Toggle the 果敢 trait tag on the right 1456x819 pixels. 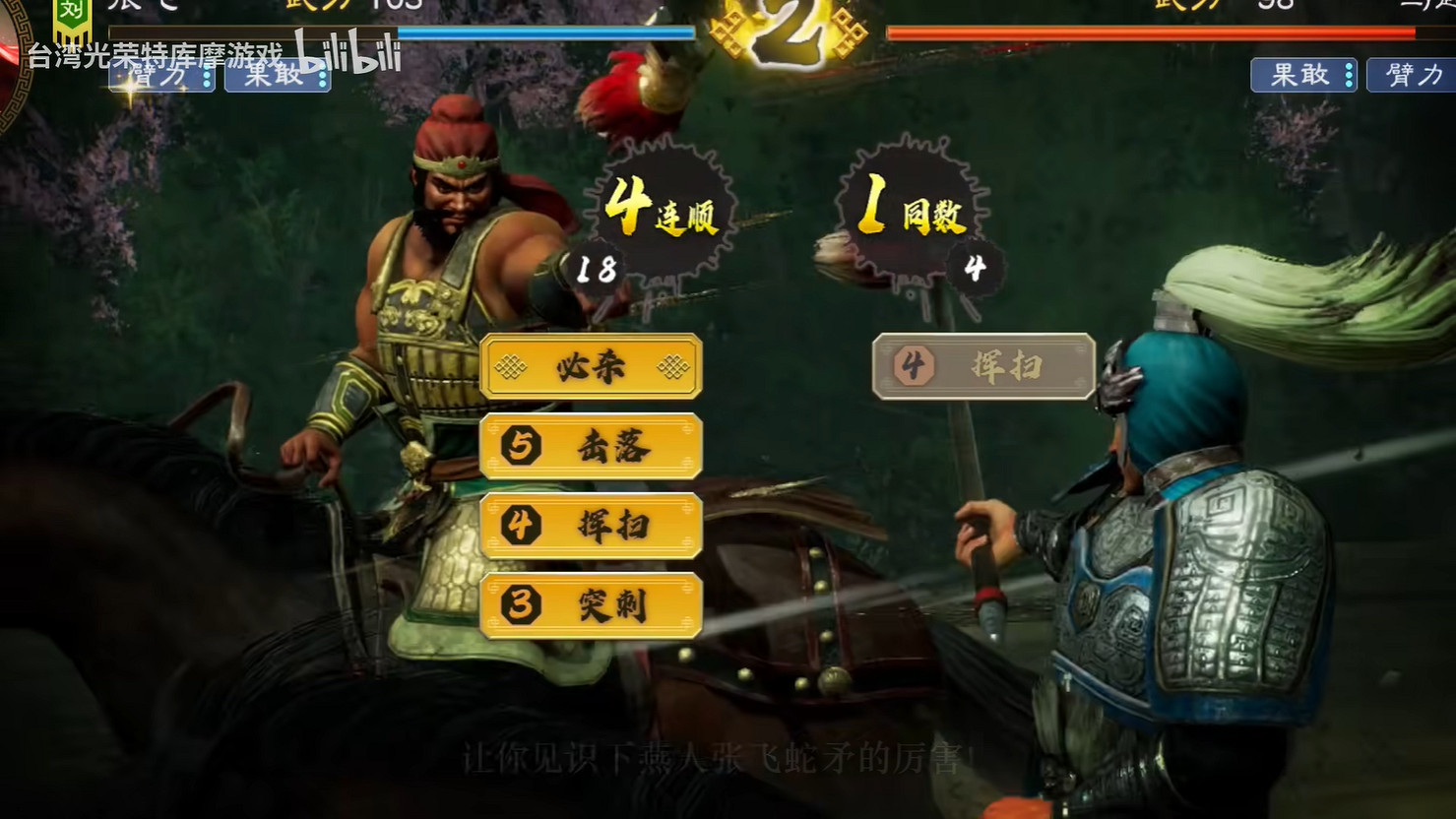tap(1301, 75)
